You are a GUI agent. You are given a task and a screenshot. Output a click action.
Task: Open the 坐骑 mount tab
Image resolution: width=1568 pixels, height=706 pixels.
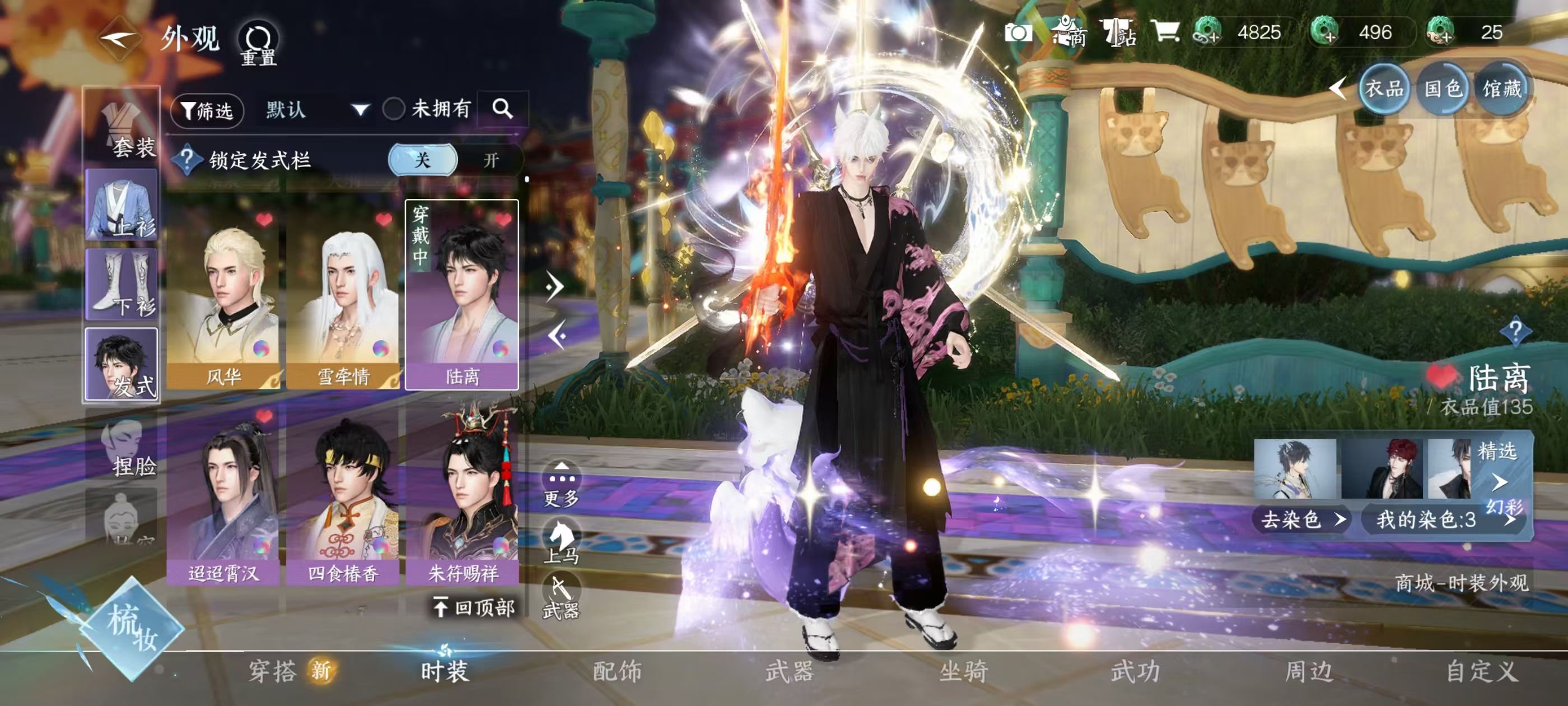pos(963,671)
